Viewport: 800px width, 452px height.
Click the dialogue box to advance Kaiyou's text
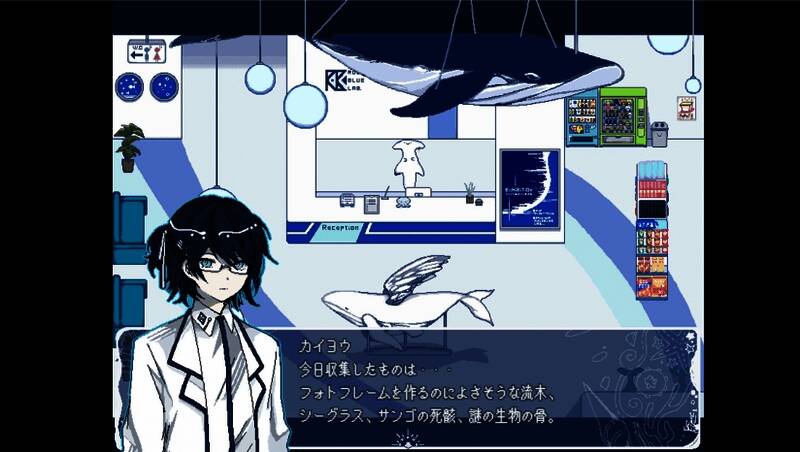click(x=480, y=380)
